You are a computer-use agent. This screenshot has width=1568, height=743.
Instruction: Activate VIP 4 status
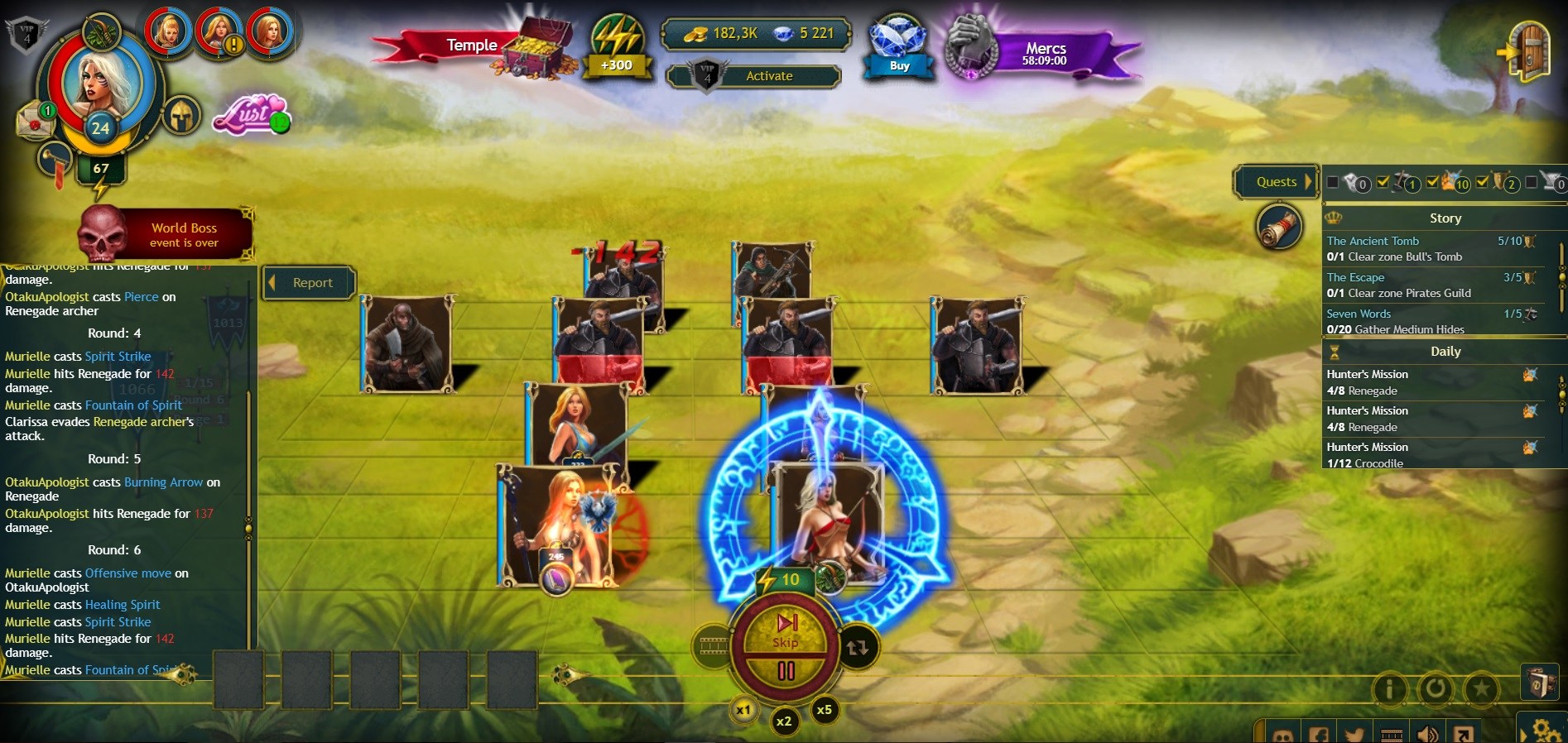tap(768, 76)
